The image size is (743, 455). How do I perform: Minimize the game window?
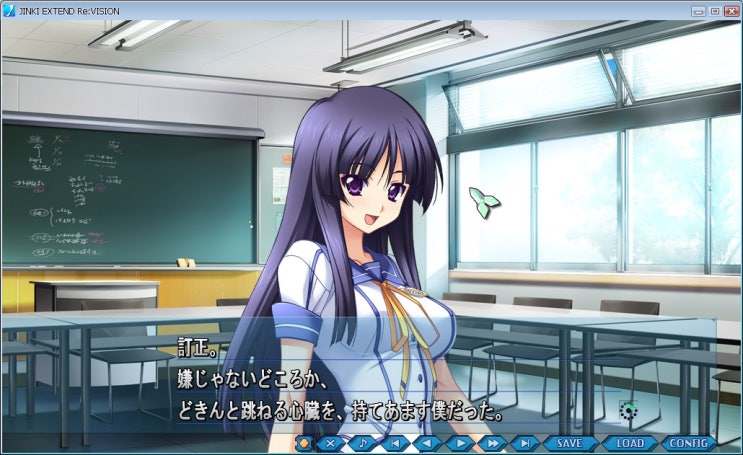click(x=697, y=10)
